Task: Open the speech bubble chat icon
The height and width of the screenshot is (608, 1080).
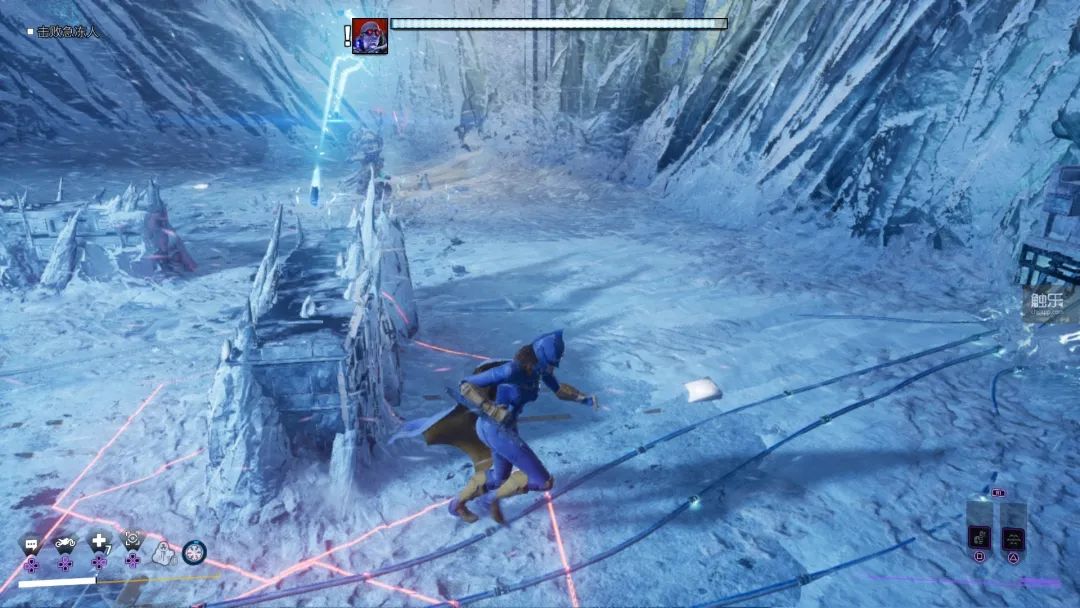Action: click(x=32, y=545)
